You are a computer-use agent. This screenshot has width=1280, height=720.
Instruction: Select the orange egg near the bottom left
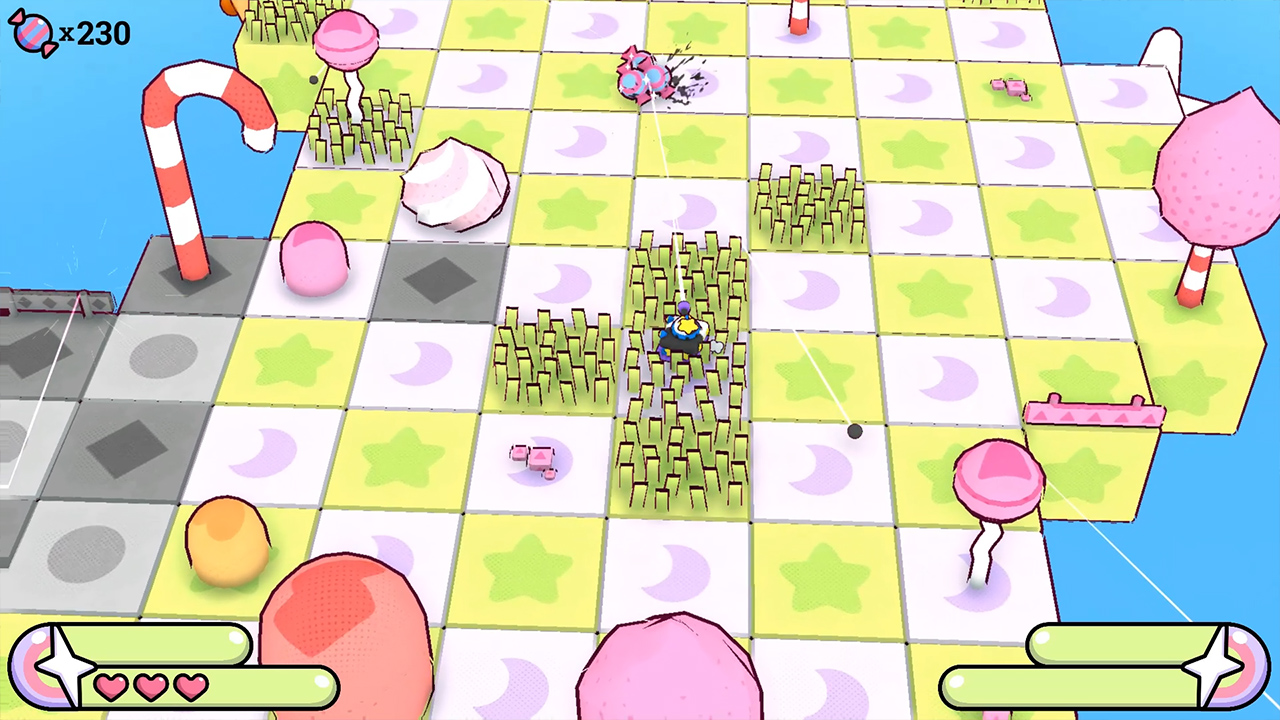(228, 545)
